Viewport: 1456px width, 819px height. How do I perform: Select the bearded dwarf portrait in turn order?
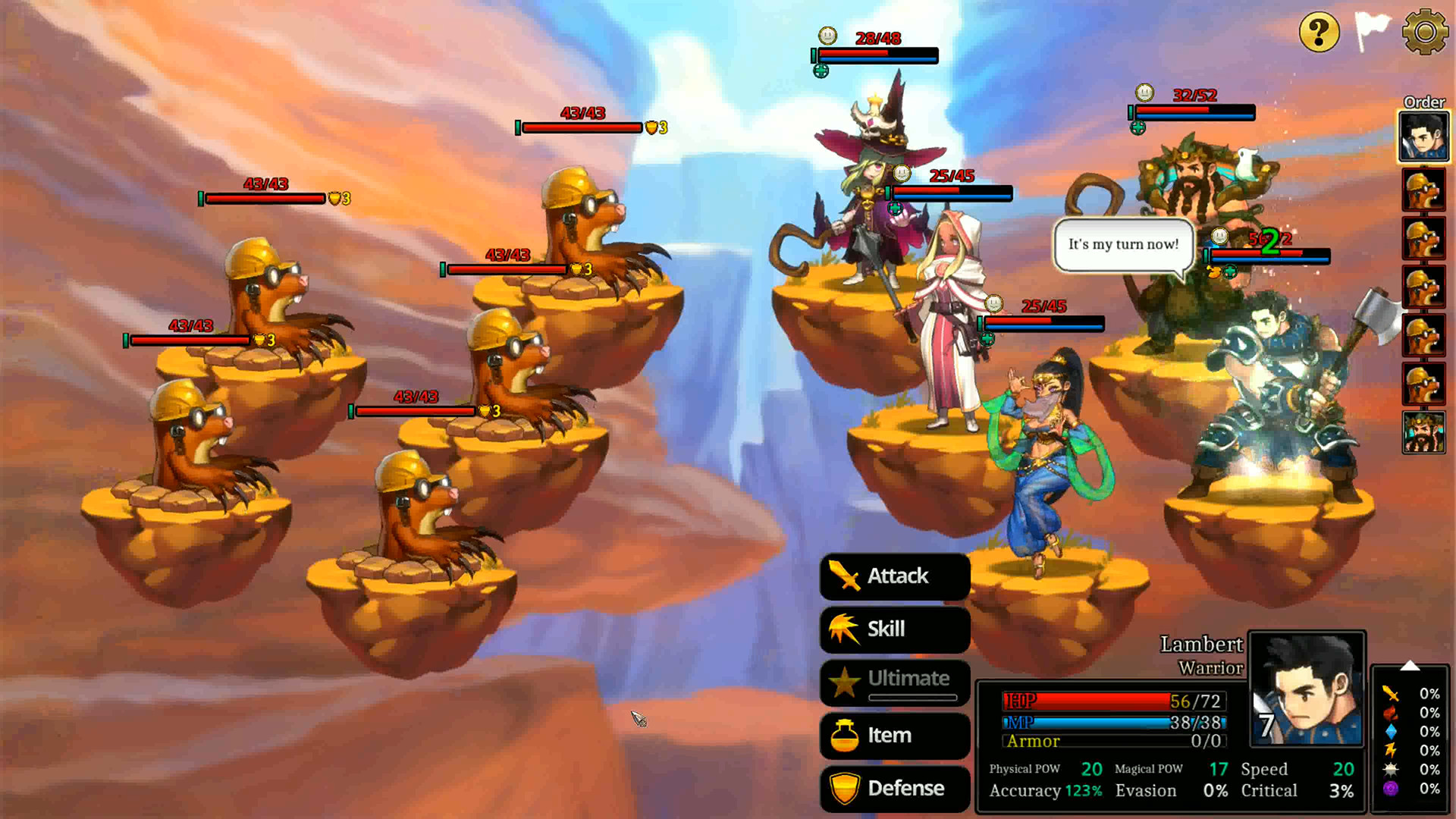(x=1423, y=432)
